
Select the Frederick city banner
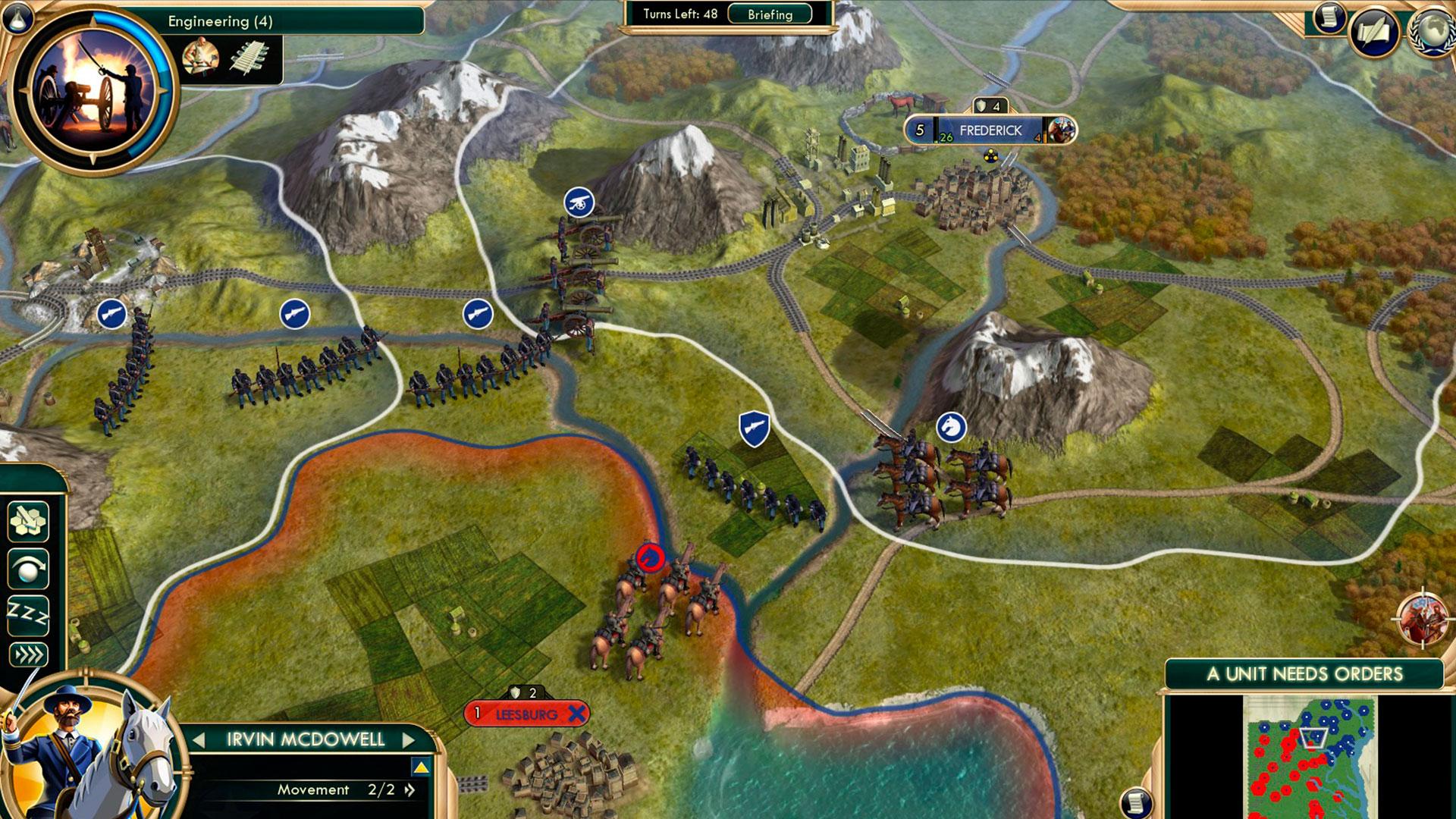coord(990,130)
